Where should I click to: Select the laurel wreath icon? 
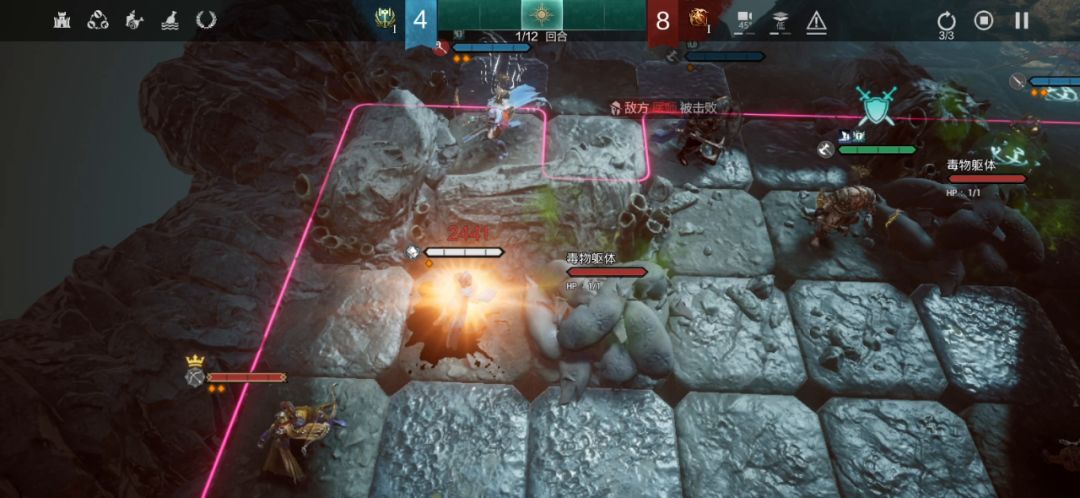pyautogui.click(x=206, y=20)
